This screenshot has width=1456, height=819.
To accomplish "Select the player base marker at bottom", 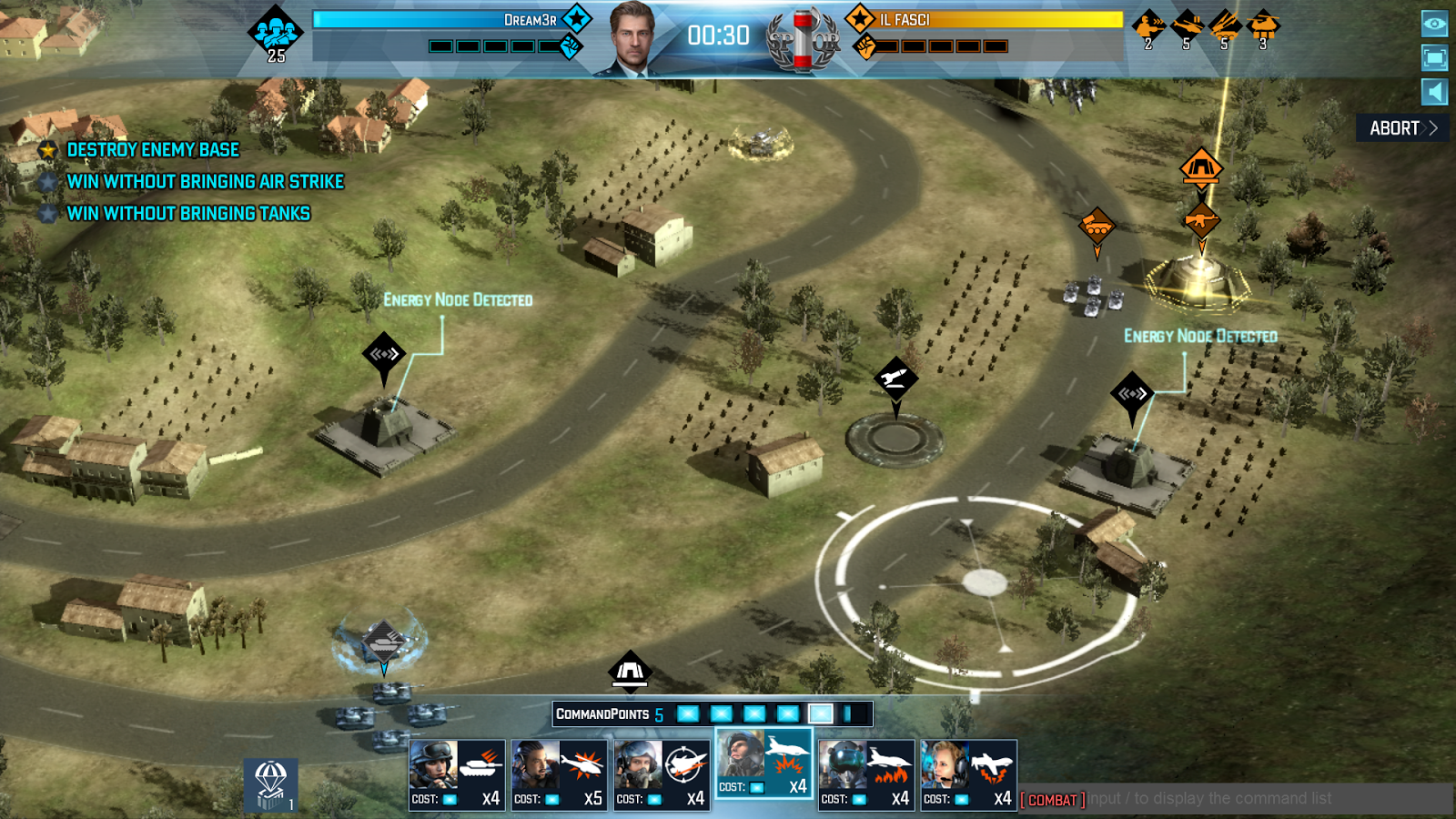I will (x=630, y=672).
